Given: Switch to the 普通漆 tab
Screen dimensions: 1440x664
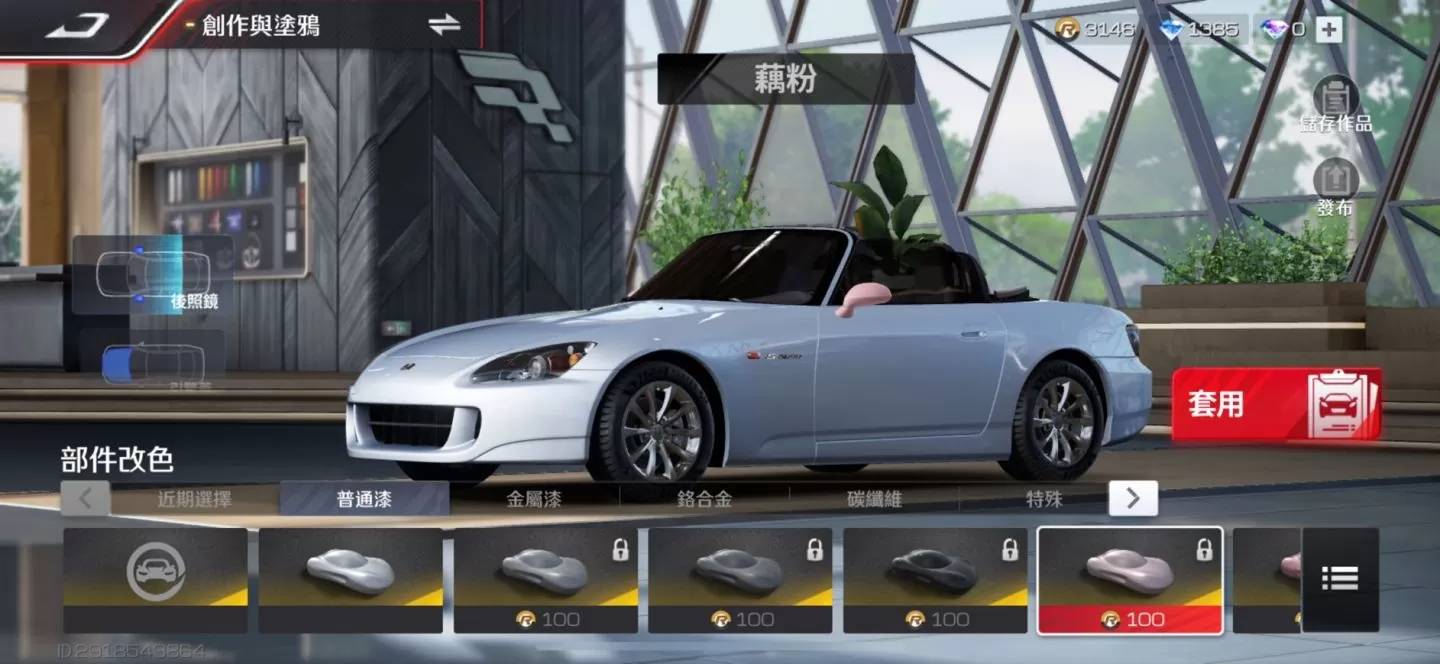Looking at the screenshot, I should click(x=364, y=498).
